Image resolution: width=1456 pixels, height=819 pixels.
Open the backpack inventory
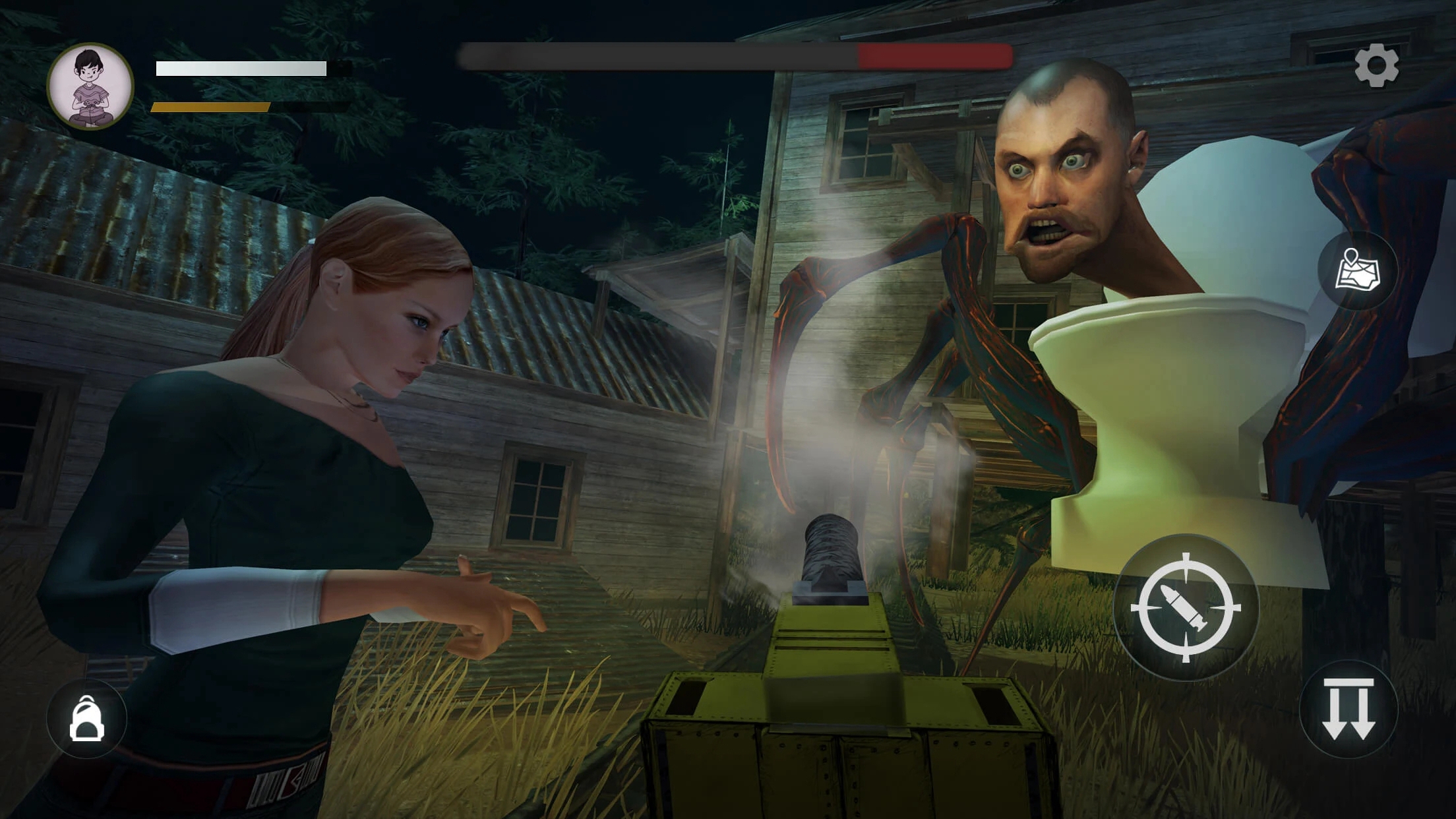click(x=86, y=718)
